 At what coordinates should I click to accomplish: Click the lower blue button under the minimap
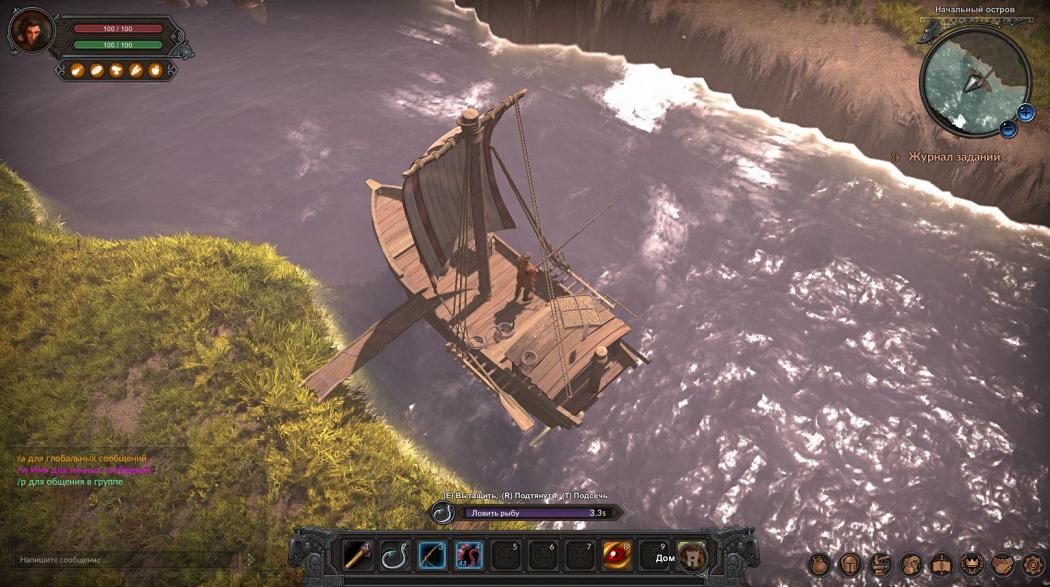click(x=1008, y=128)
